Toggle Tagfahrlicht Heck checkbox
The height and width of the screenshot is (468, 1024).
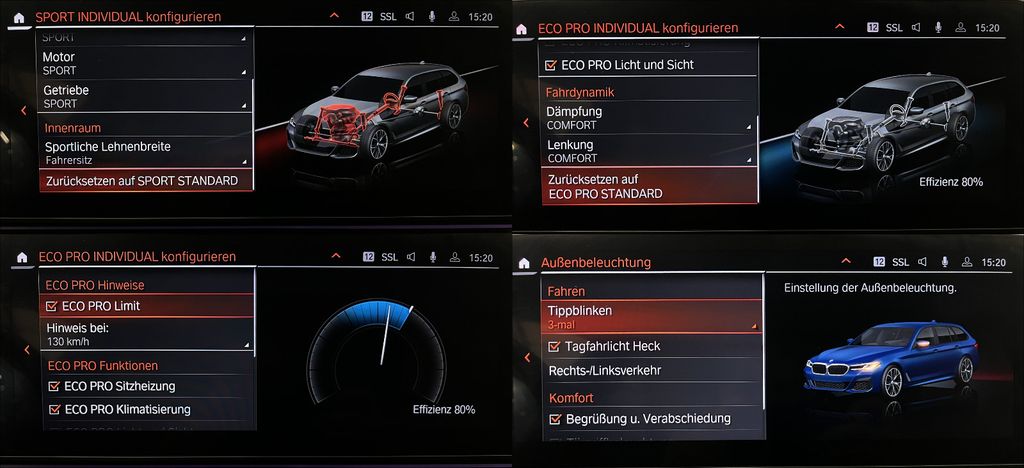pos(556,346)
